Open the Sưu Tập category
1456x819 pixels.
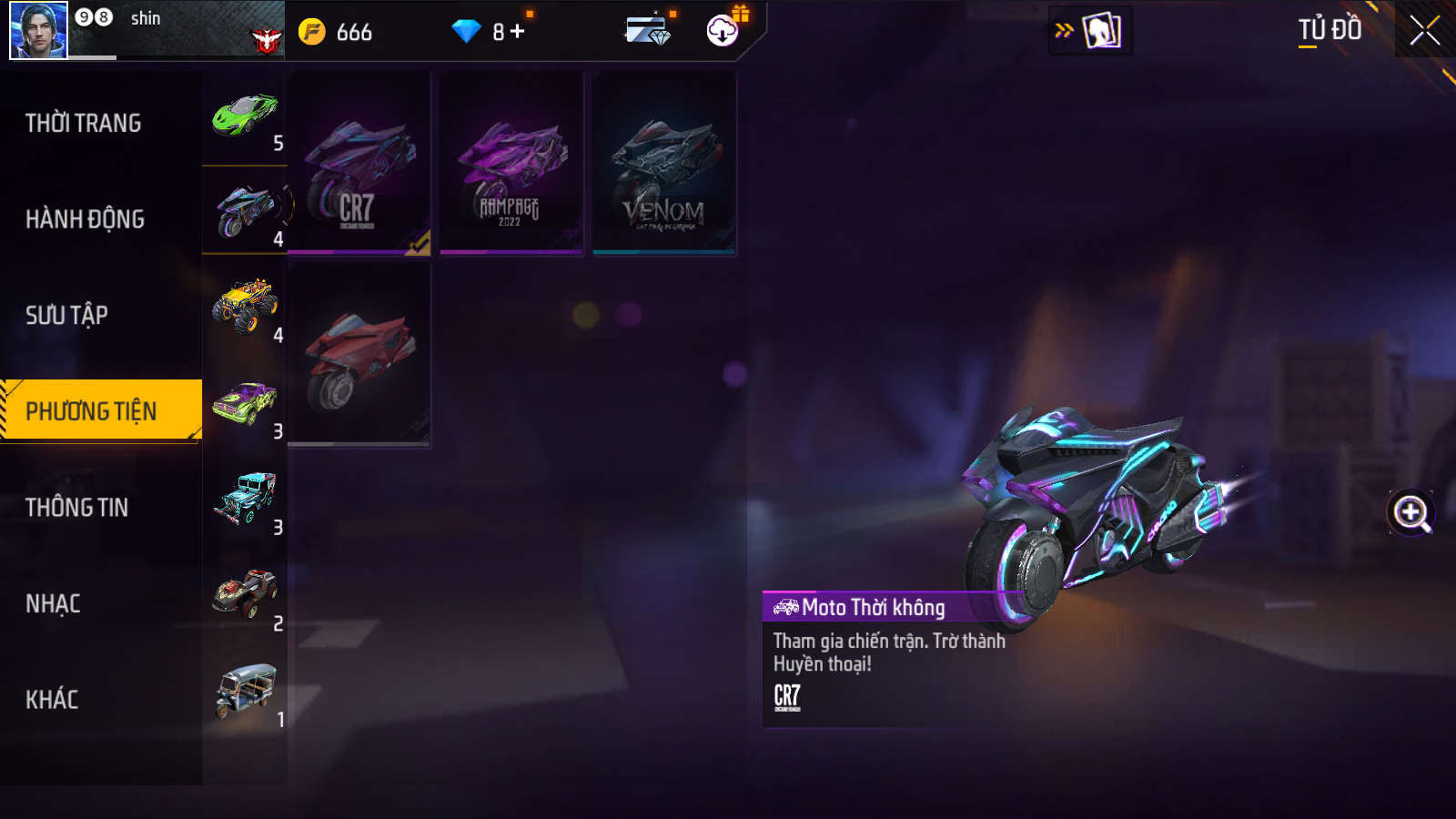coord(66,315)
